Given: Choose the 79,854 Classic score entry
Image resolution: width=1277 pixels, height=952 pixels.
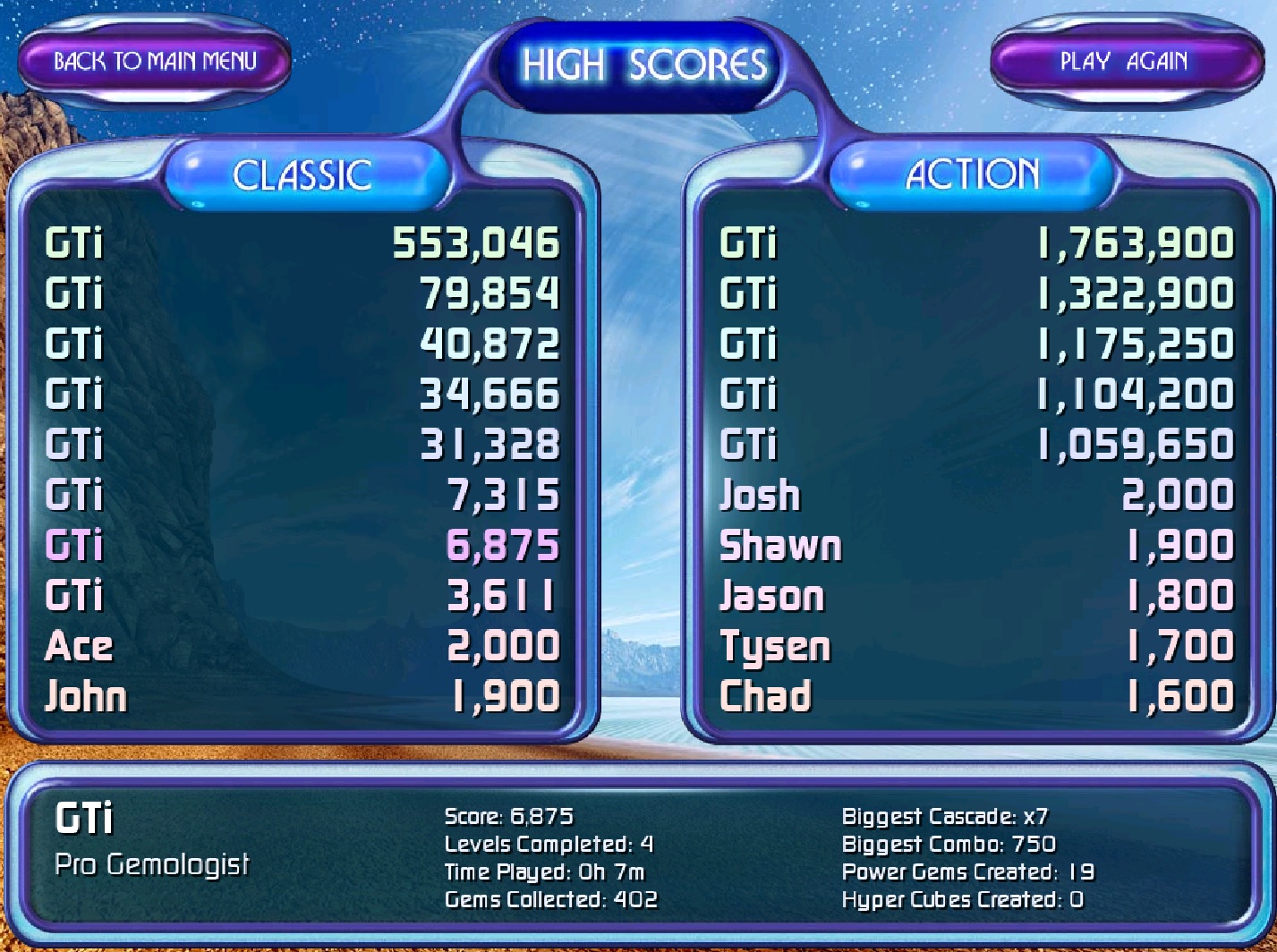Looking at the screenshot, I should click(302, 293).
